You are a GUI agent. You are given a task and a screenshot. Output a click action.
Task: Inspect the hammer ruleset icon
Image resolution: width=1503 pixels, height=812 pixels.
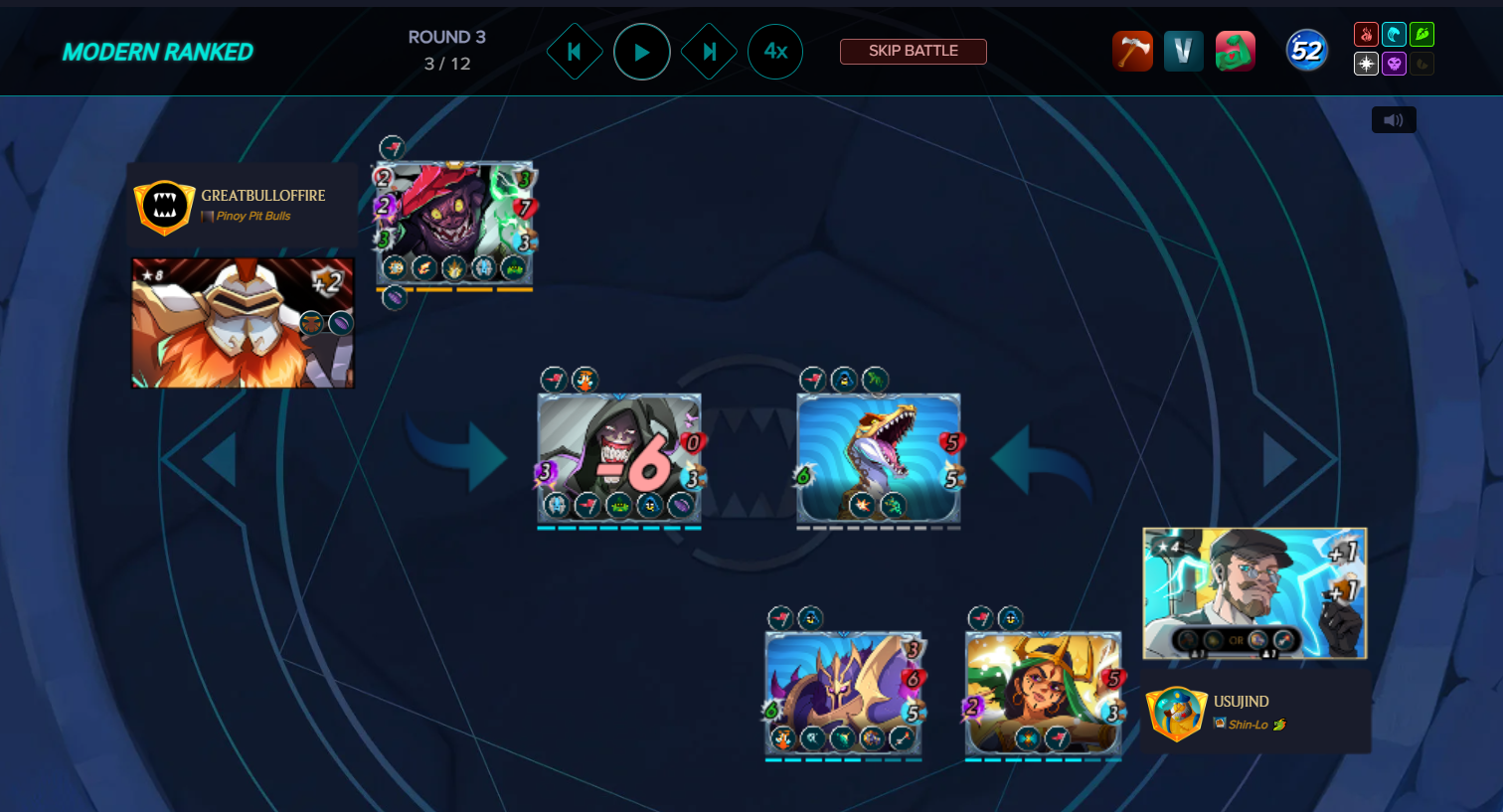1132,51
